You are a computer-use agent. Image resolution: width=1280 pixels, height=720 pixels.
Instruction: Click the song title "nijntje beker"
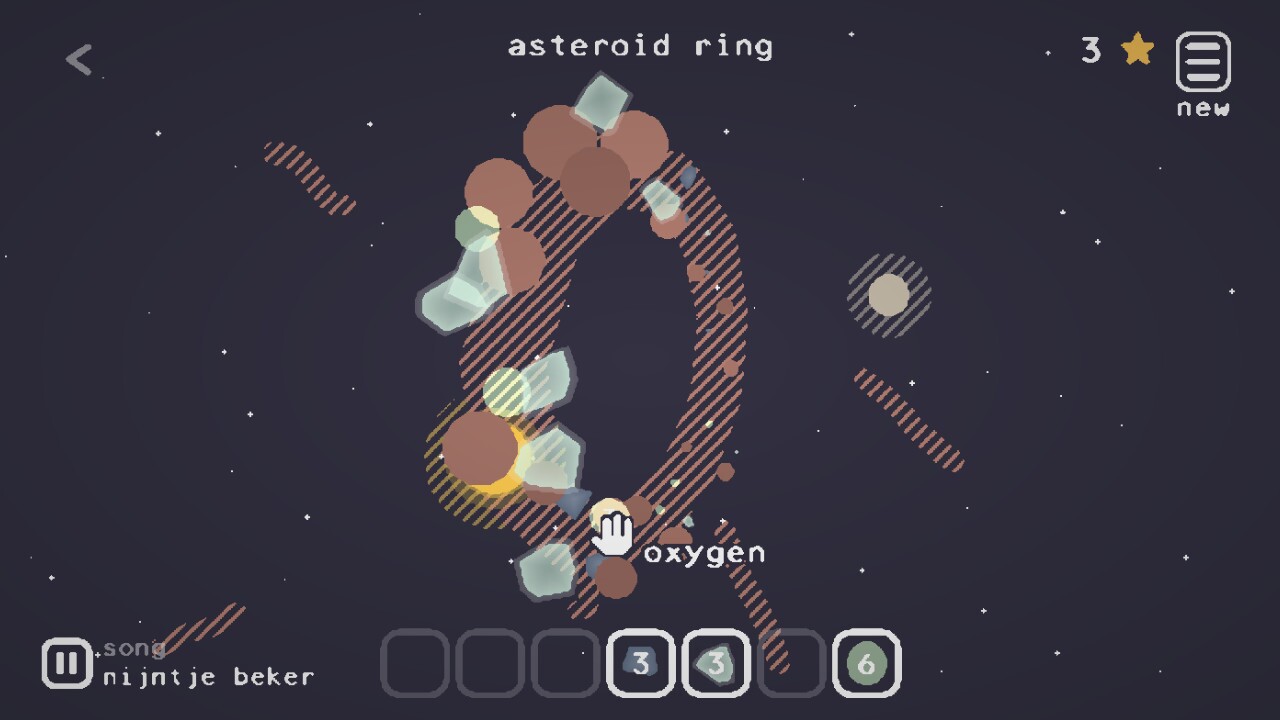coord(205,676)
